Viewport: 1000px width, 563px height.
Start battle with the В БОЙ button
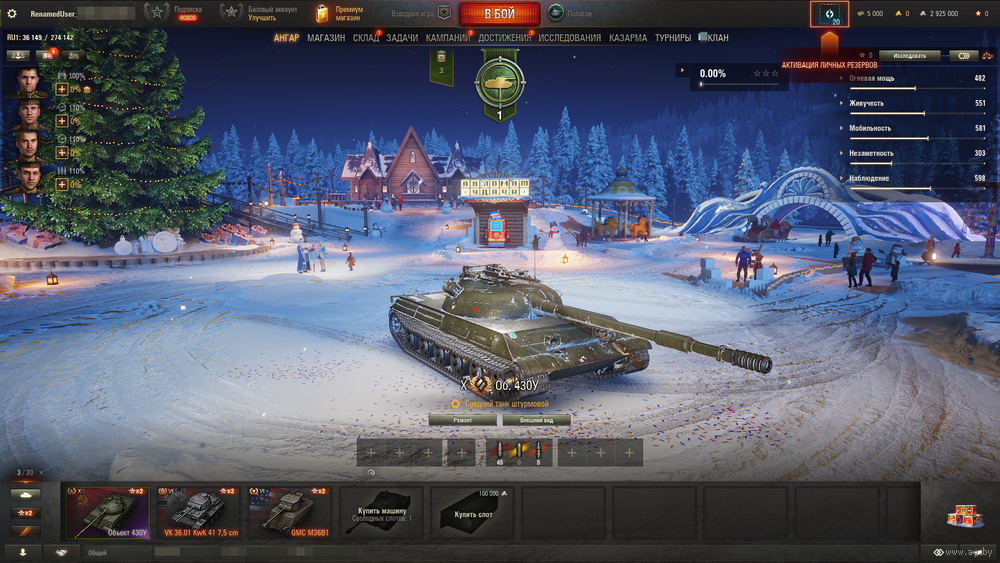coord(499,14)
